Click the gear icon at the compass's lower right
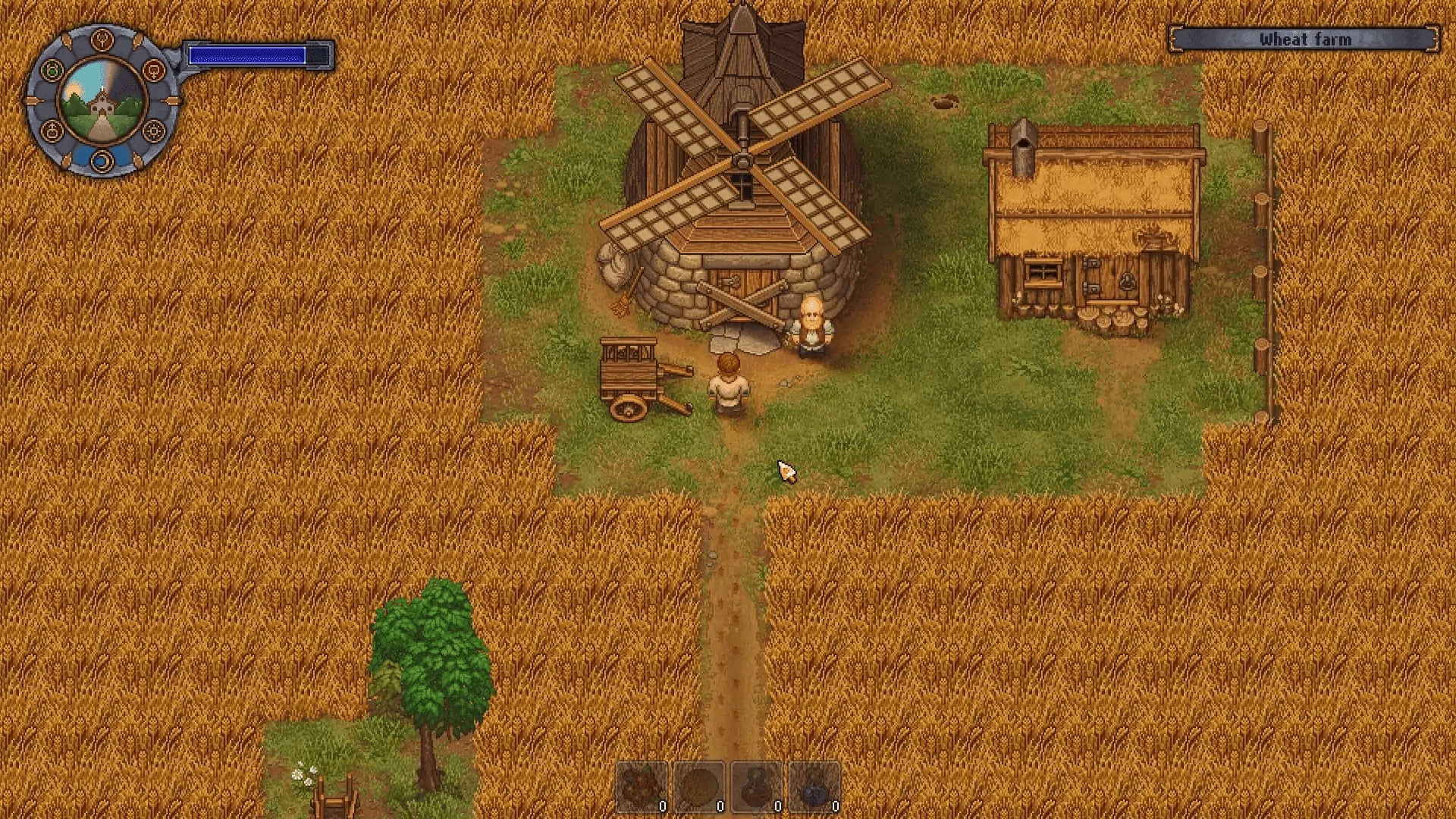This screenshot has width=1456, height=819. 154,130
